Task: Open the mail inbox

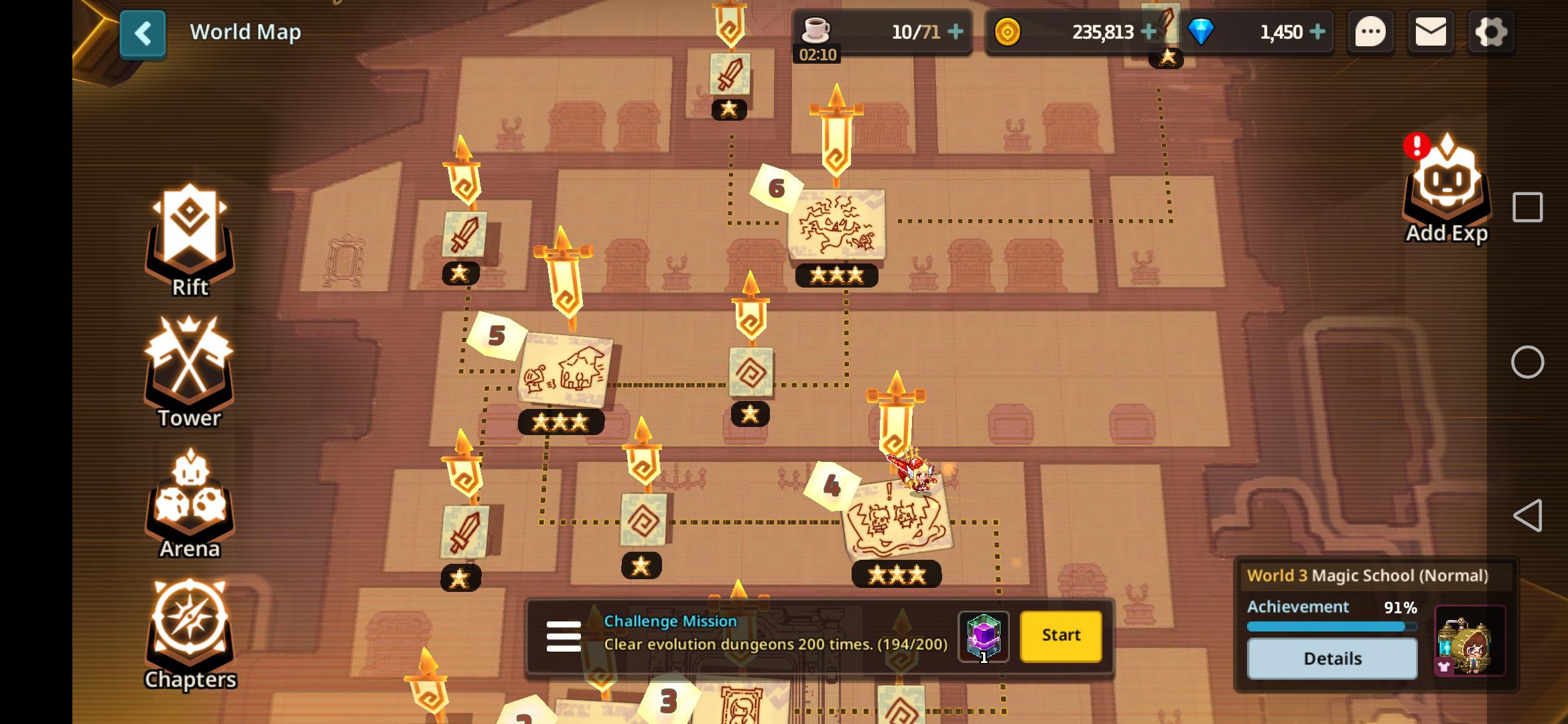Action: coord(1431,31)
